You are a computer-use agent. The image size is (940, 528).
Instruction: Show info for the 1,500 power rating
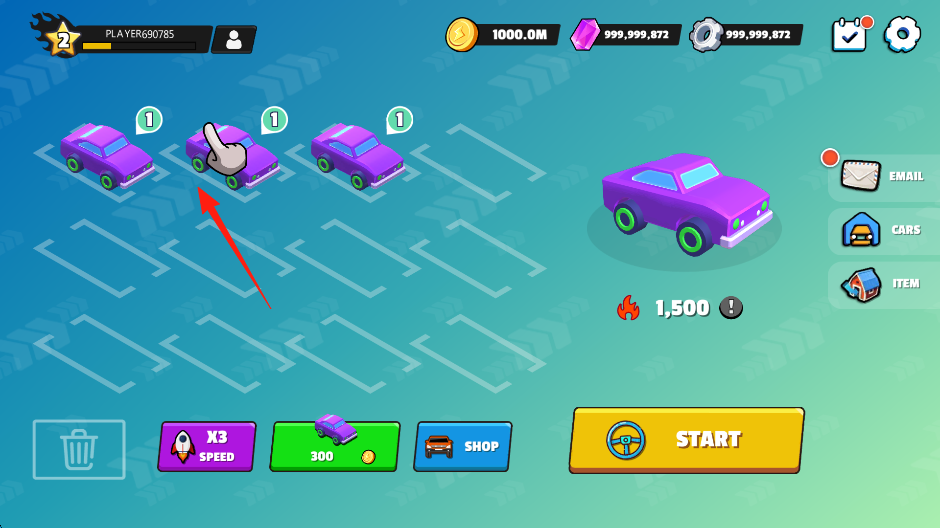[x=731, y=308]
